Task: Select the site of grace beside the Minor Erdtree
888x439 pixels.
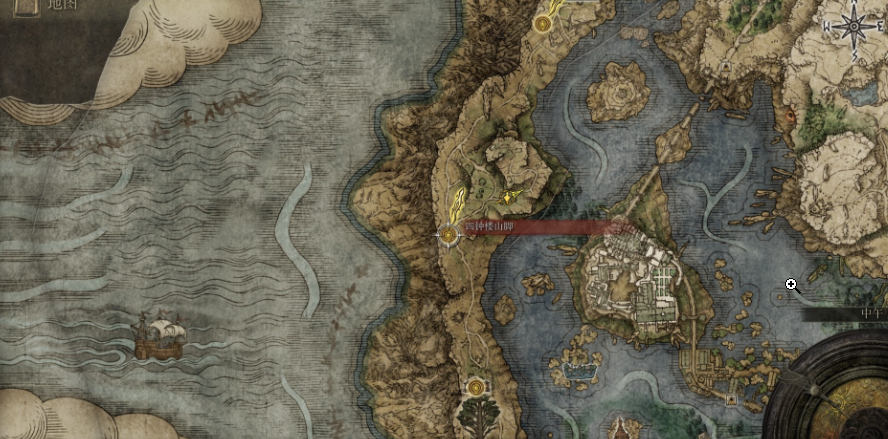Action: 475,385
